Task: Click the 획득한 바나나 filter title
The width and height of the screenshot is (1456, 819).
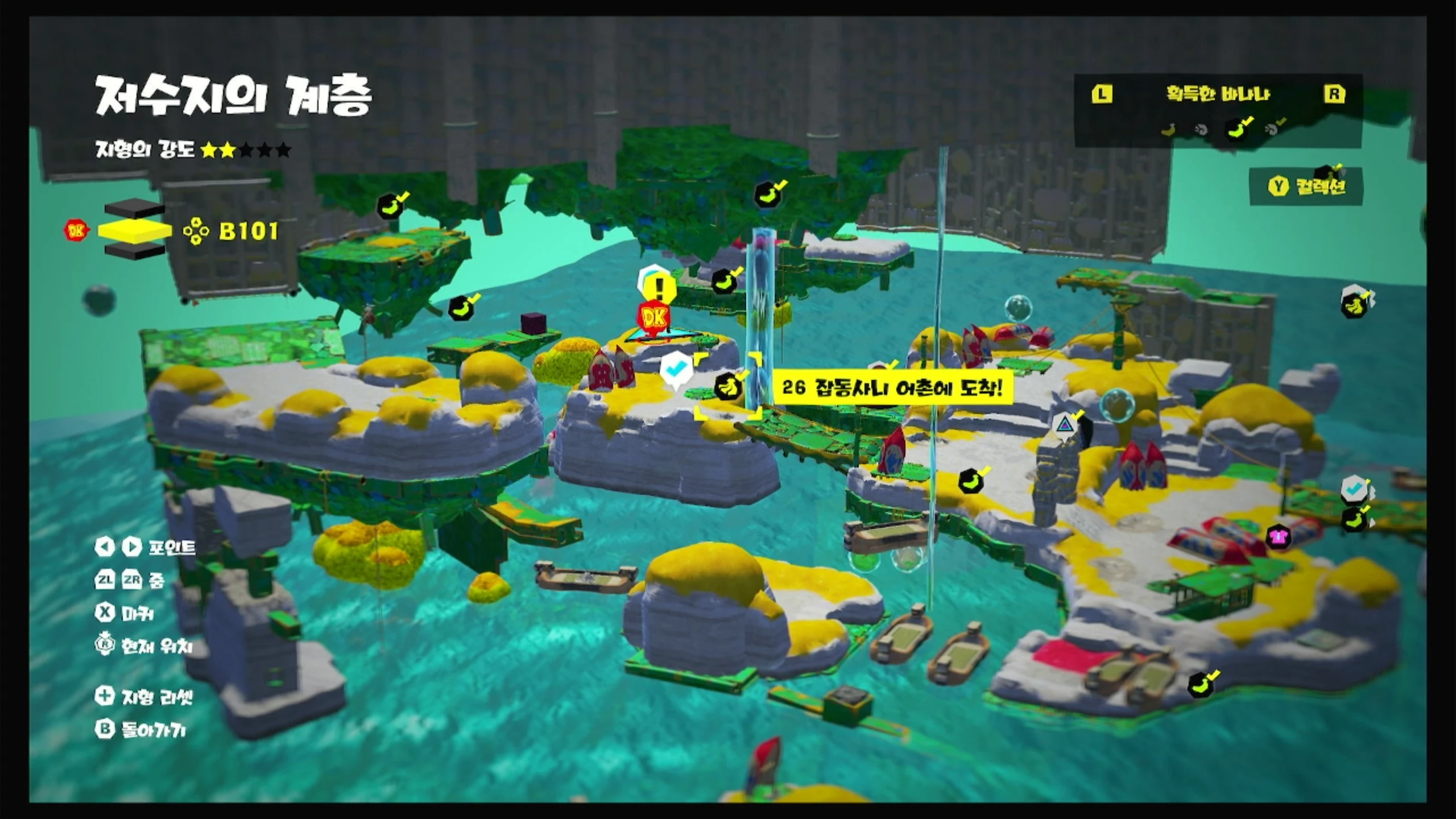Action: click(1218, 94)
